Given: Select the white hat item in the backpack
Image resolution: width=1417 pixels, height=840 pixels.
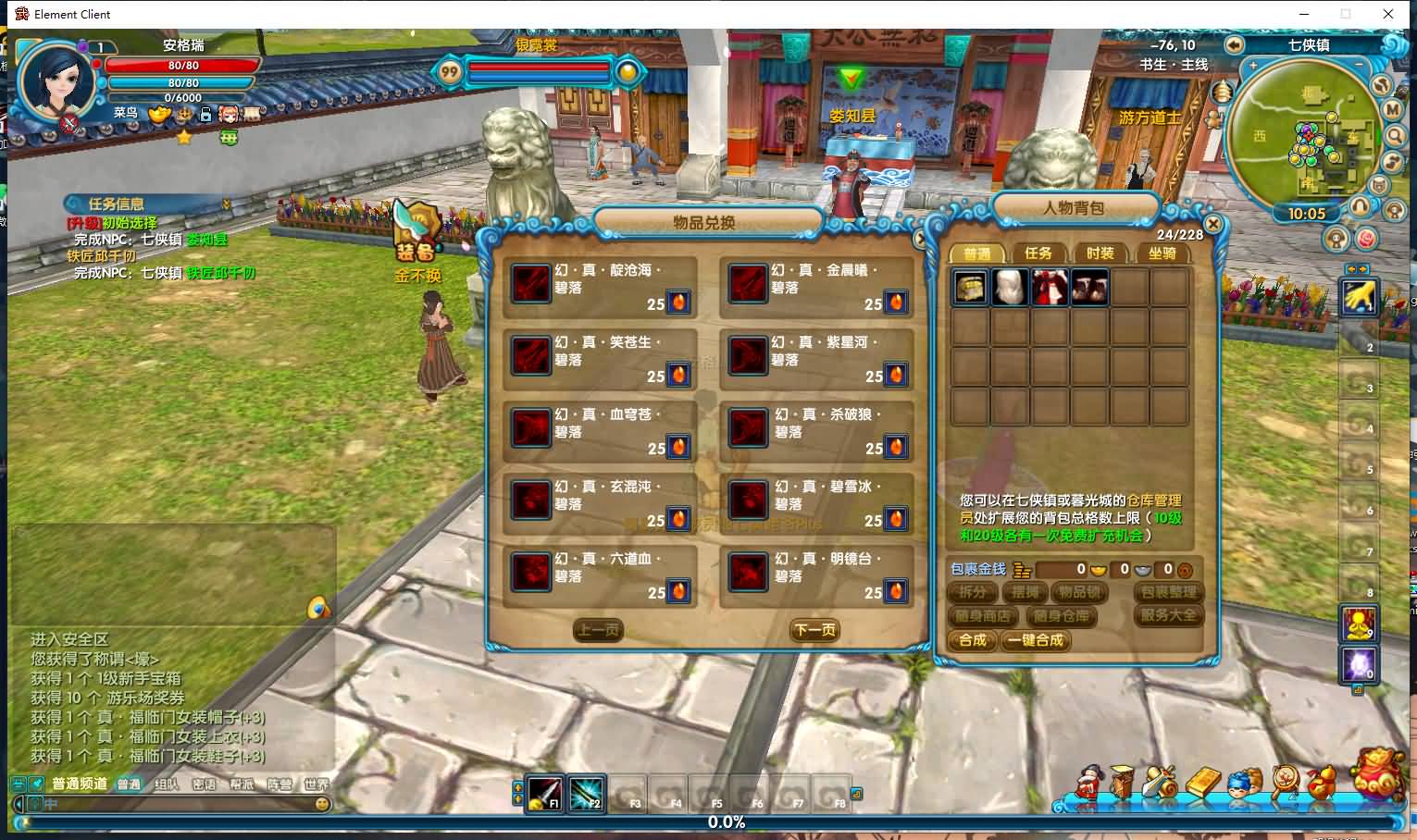Looking at the screenshot, I should pyautogui.click(x=1010, y=287).
